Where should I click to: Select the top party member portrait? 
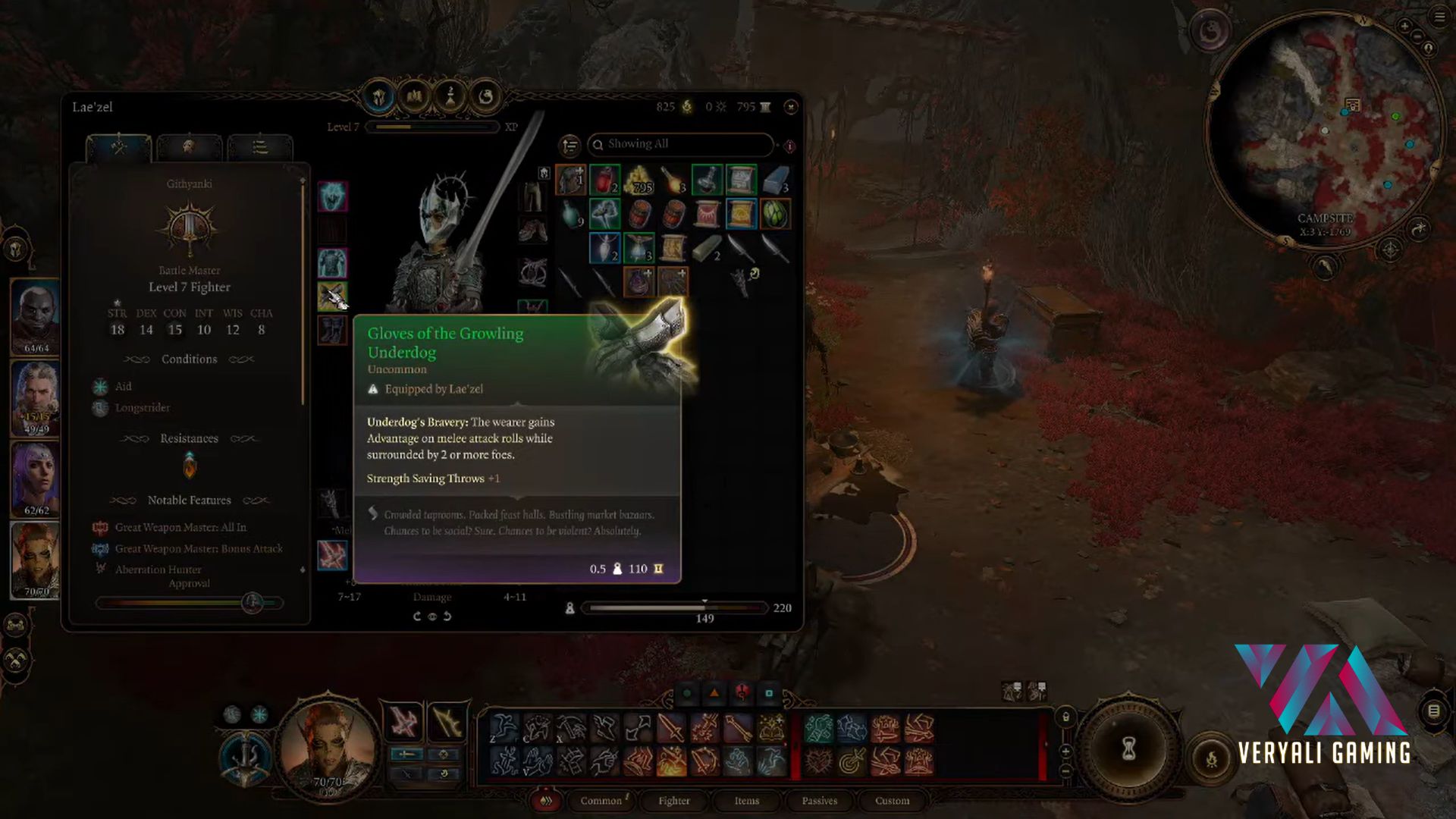pyautogui.click(x=35, y=317)
